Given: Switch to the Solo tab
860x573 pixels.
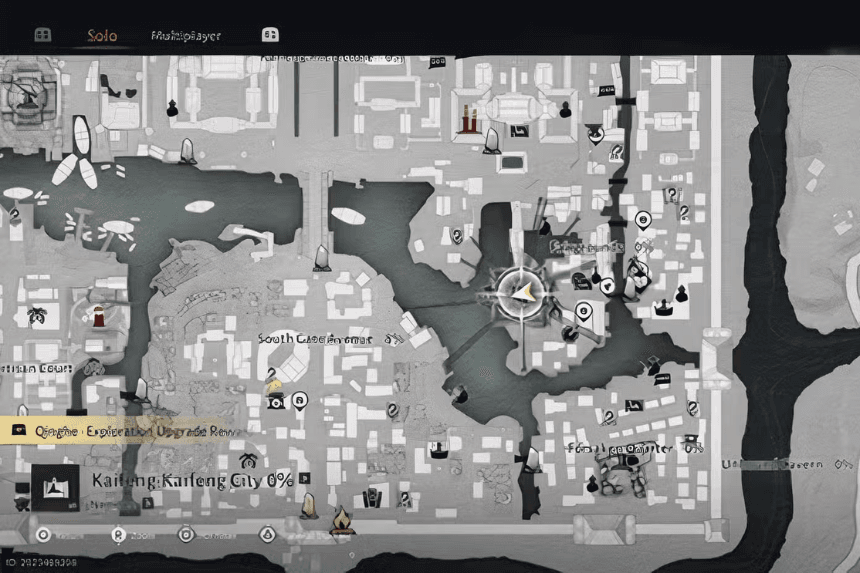Looking at the screenshot, I should pos(101,35).
